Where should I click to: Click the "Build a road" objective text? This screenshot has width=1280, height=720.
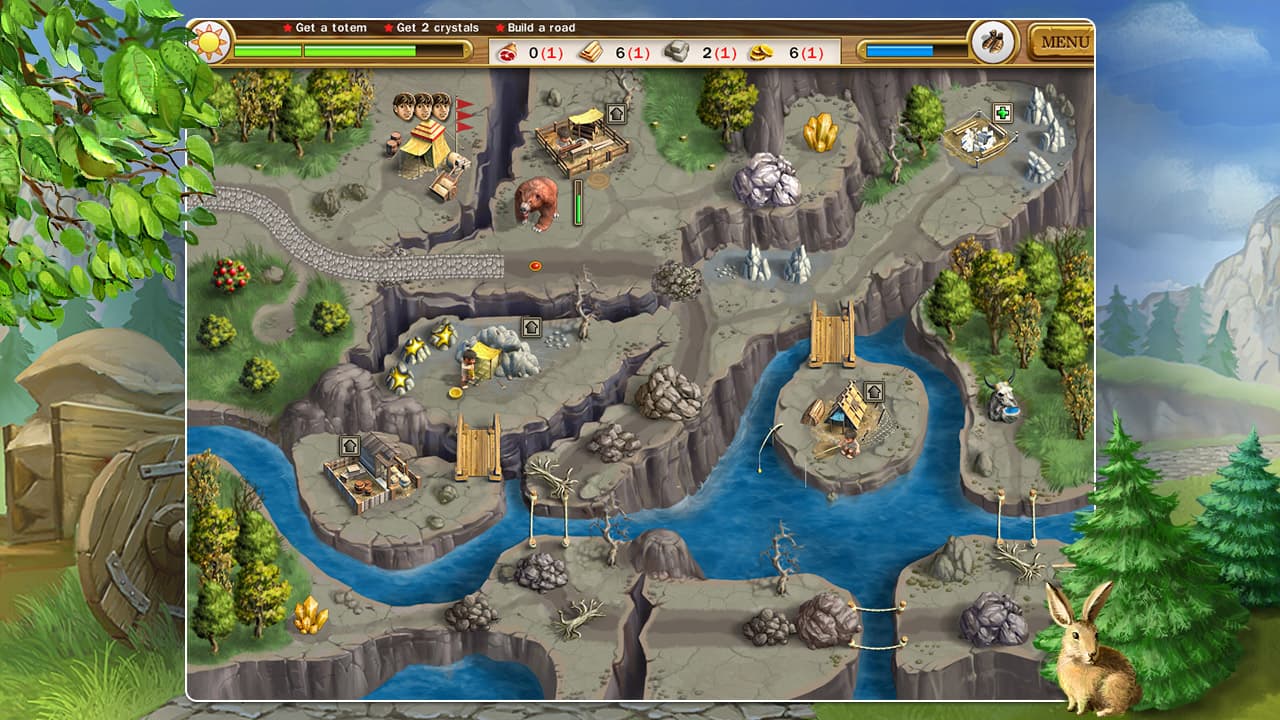(x=541, y=28)
